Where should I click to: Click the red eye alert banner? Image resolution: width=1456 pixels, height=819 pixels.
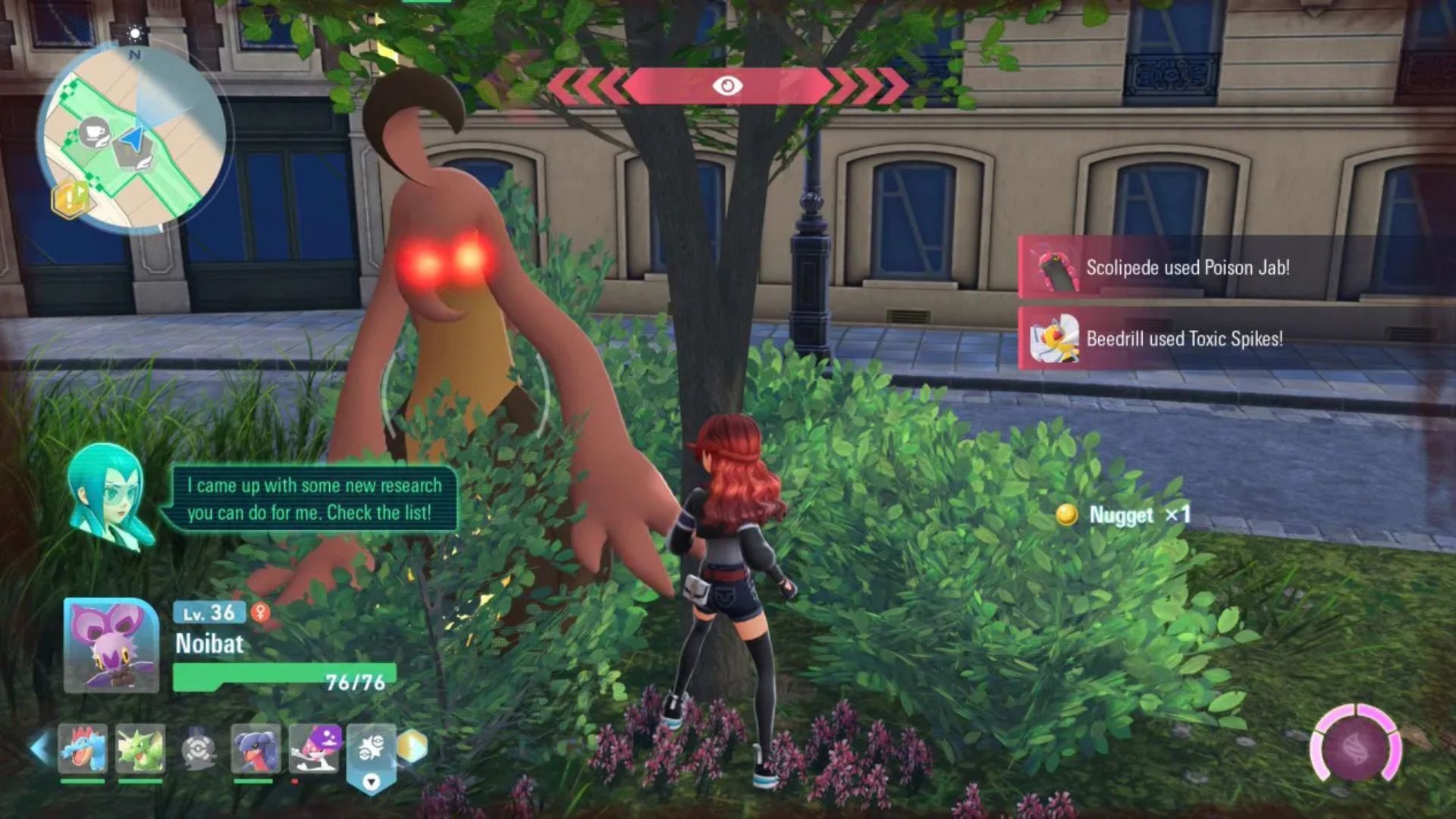coord(727,86)
